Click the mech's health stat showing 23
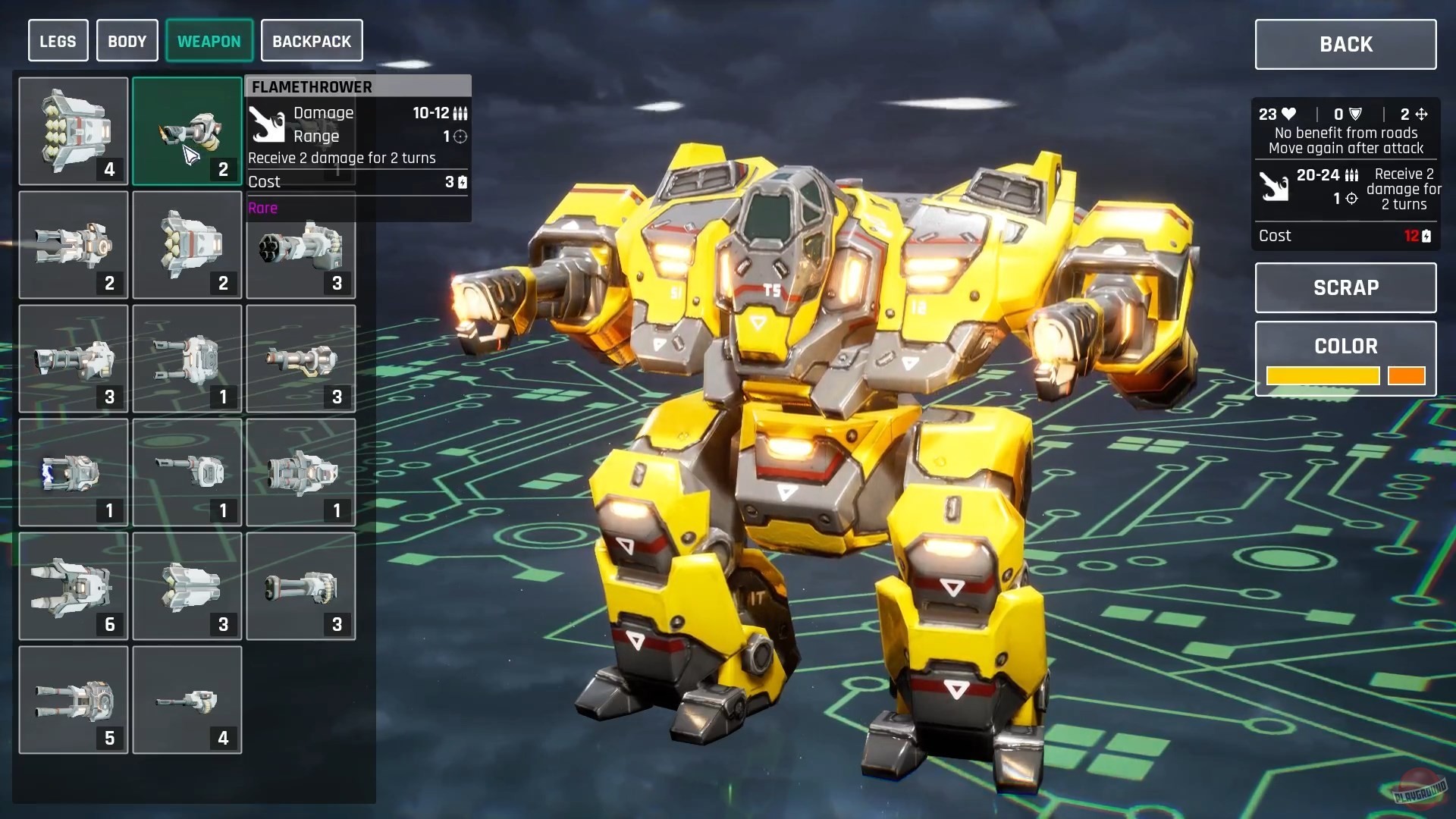The width and height of the screenshot is (1456, 819). coord(1273,114)
